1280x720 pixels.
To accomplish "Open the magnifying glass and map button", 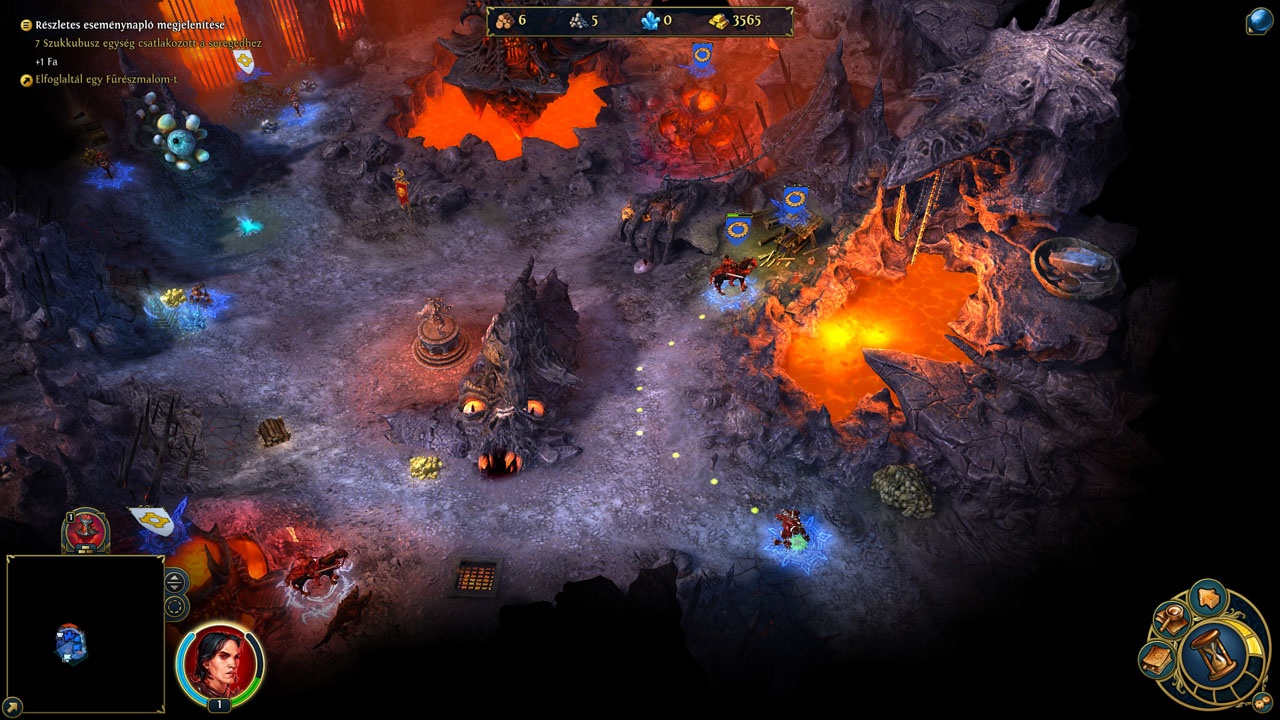I will (1169, 620).
